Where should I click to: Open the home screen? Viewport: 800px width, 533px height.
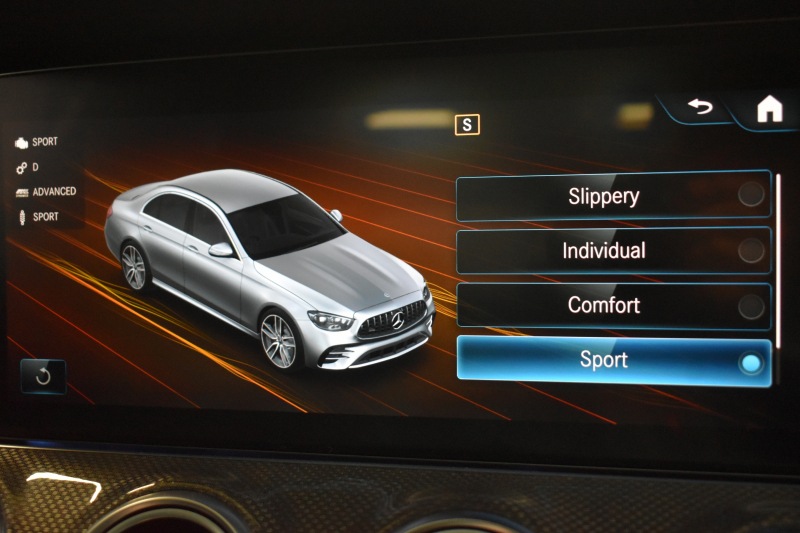769,109
